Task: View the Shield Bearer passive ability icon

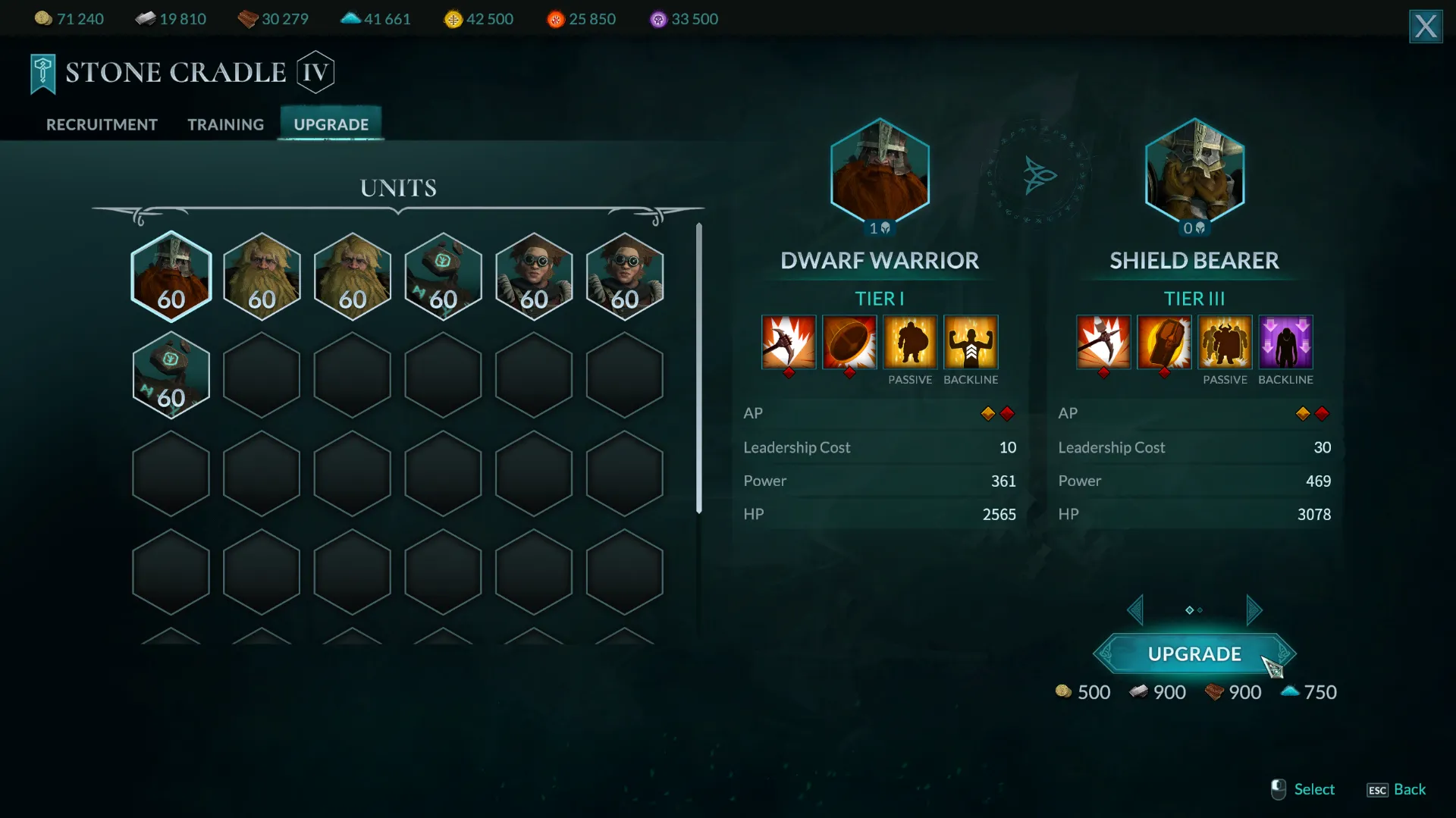Action: 1225,343
